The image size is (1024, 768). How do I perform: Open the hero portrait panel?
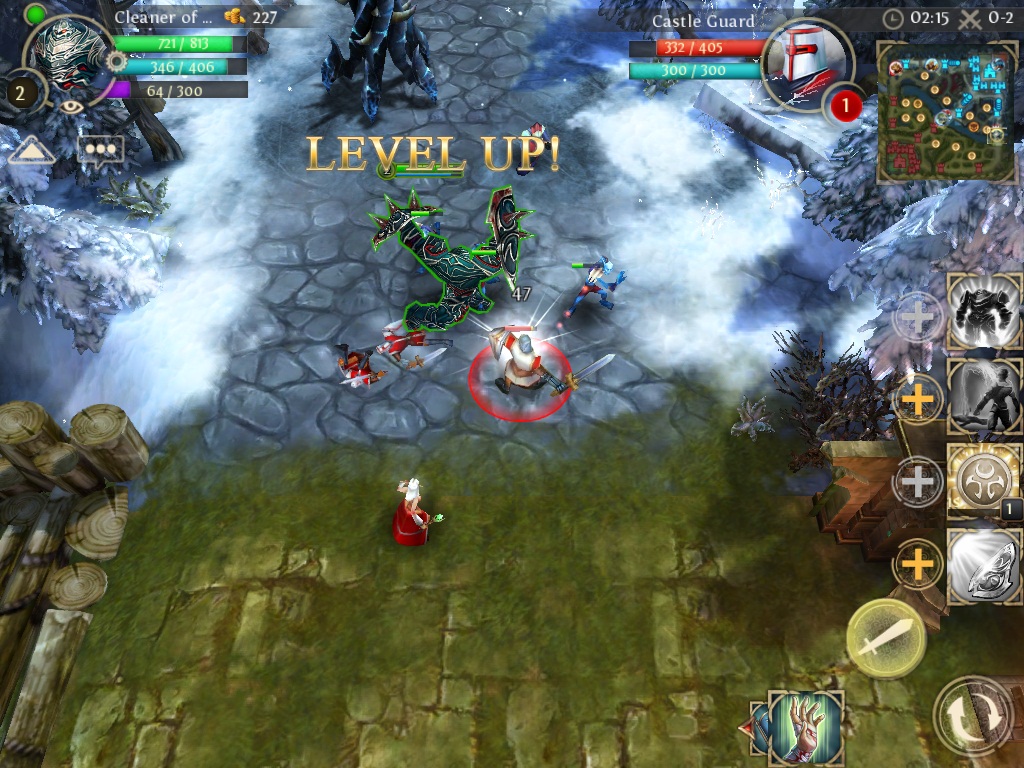click(69, 55)
